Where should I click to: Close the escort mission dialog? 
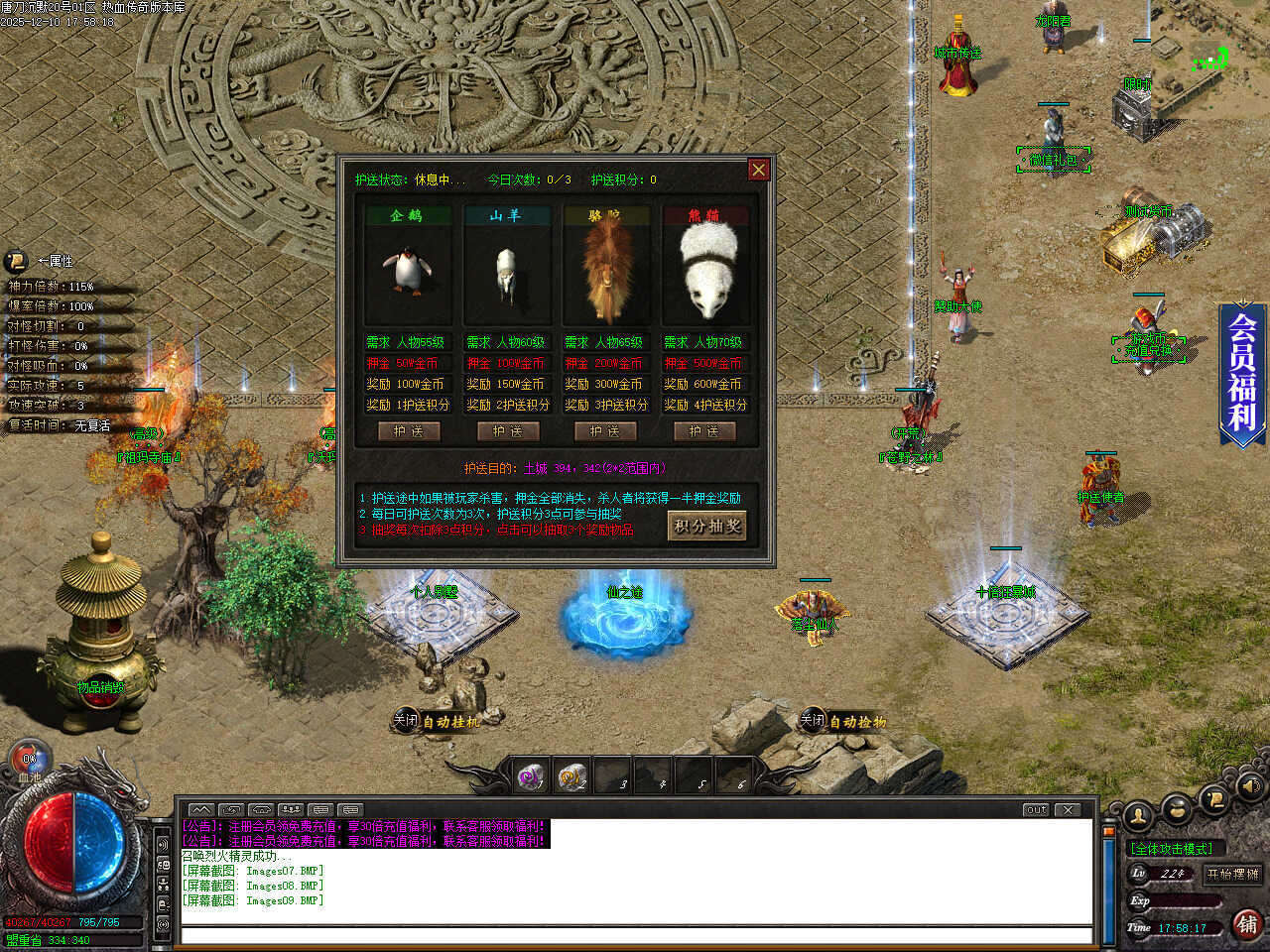click(x=758, y=170)
